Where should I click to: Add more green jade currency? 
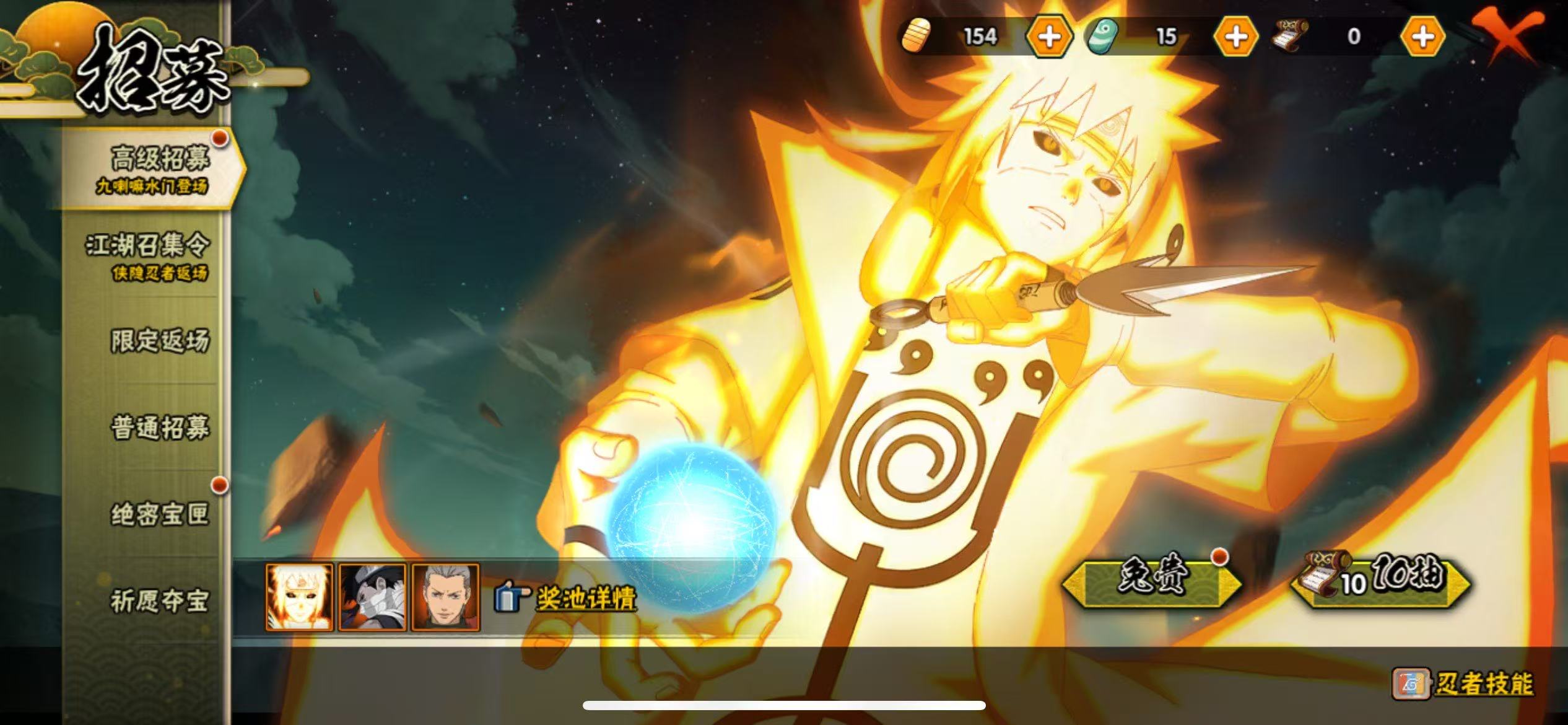pos(1236,37)
